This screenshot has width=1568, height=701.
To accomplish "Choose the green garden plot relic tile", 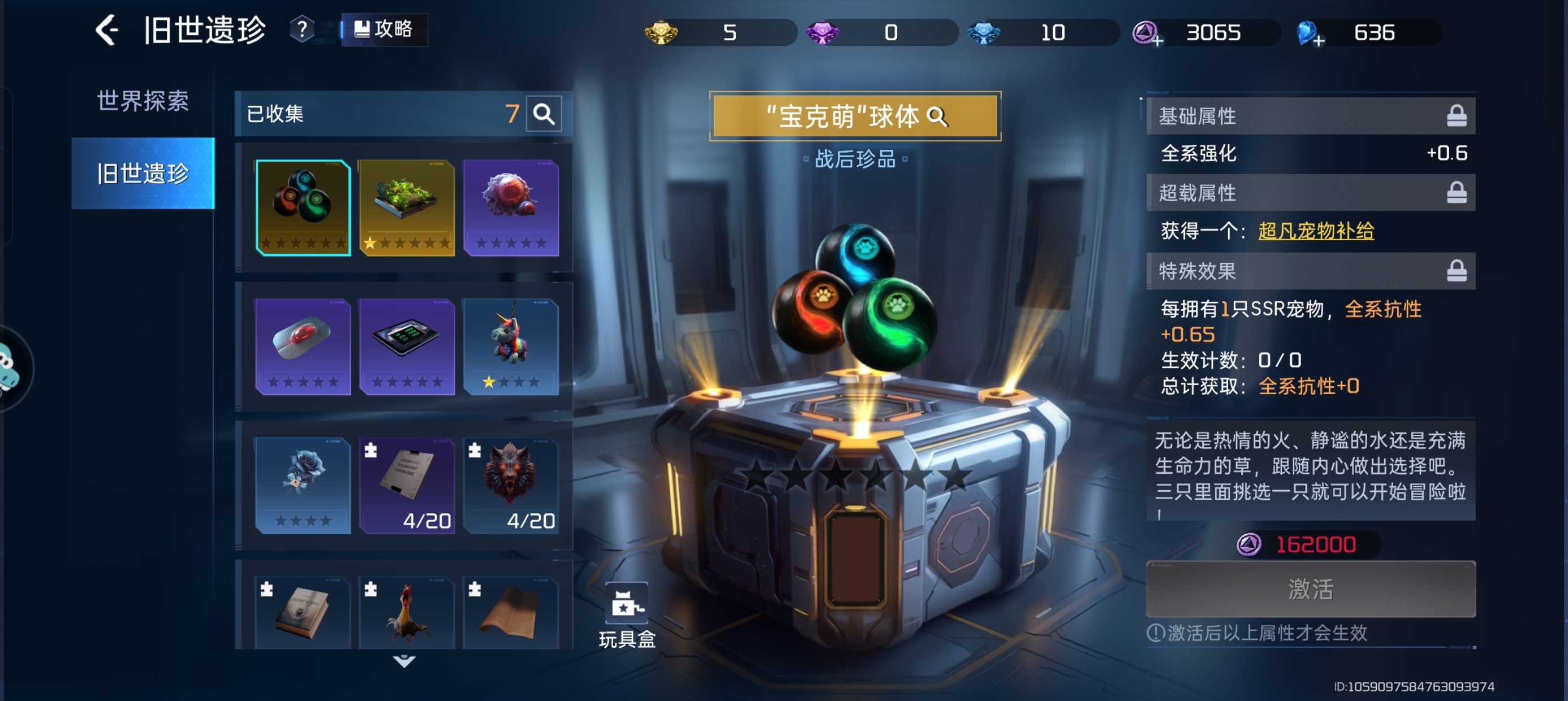I will (407, 207).
